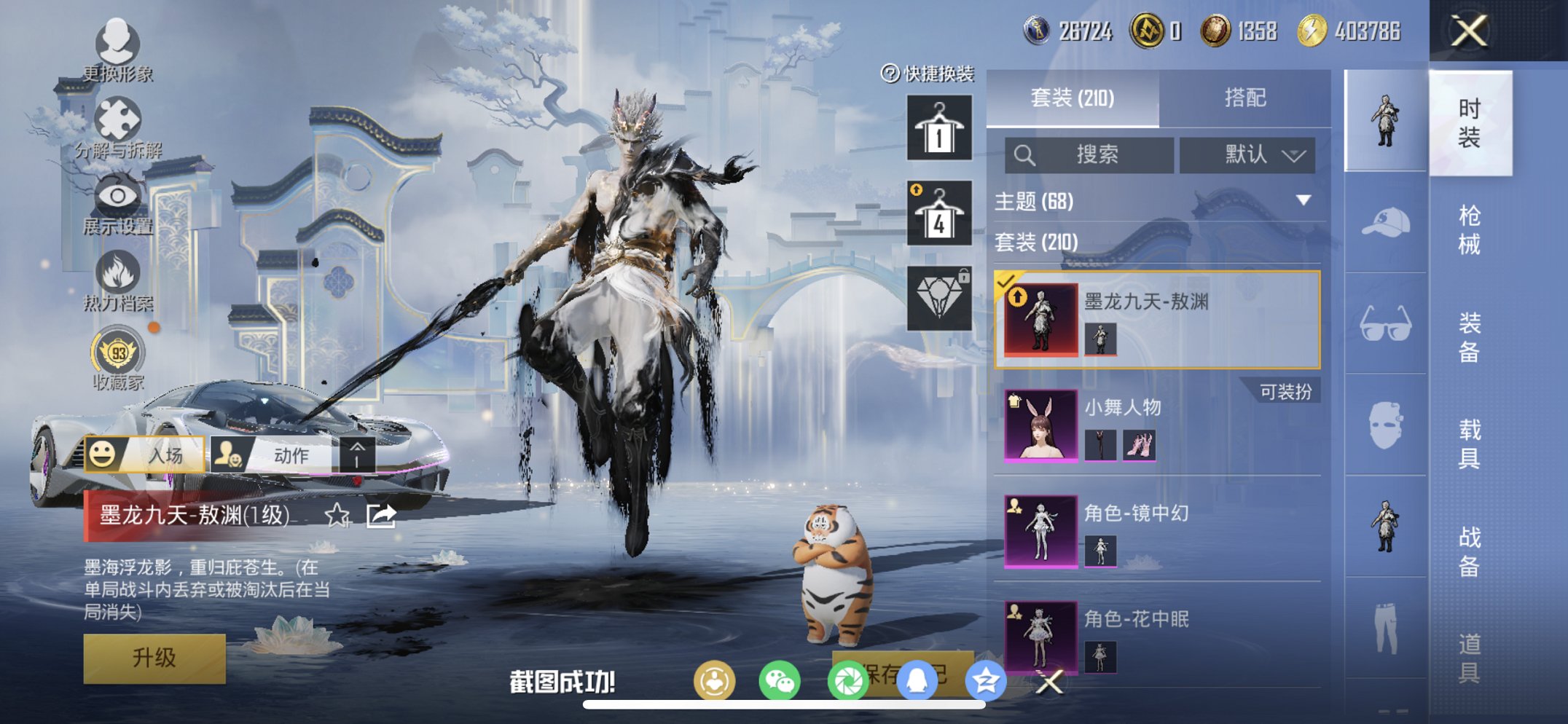Open 更换形象 change appearance
This screenshot has width=1568, height=724.
[117, 50]
